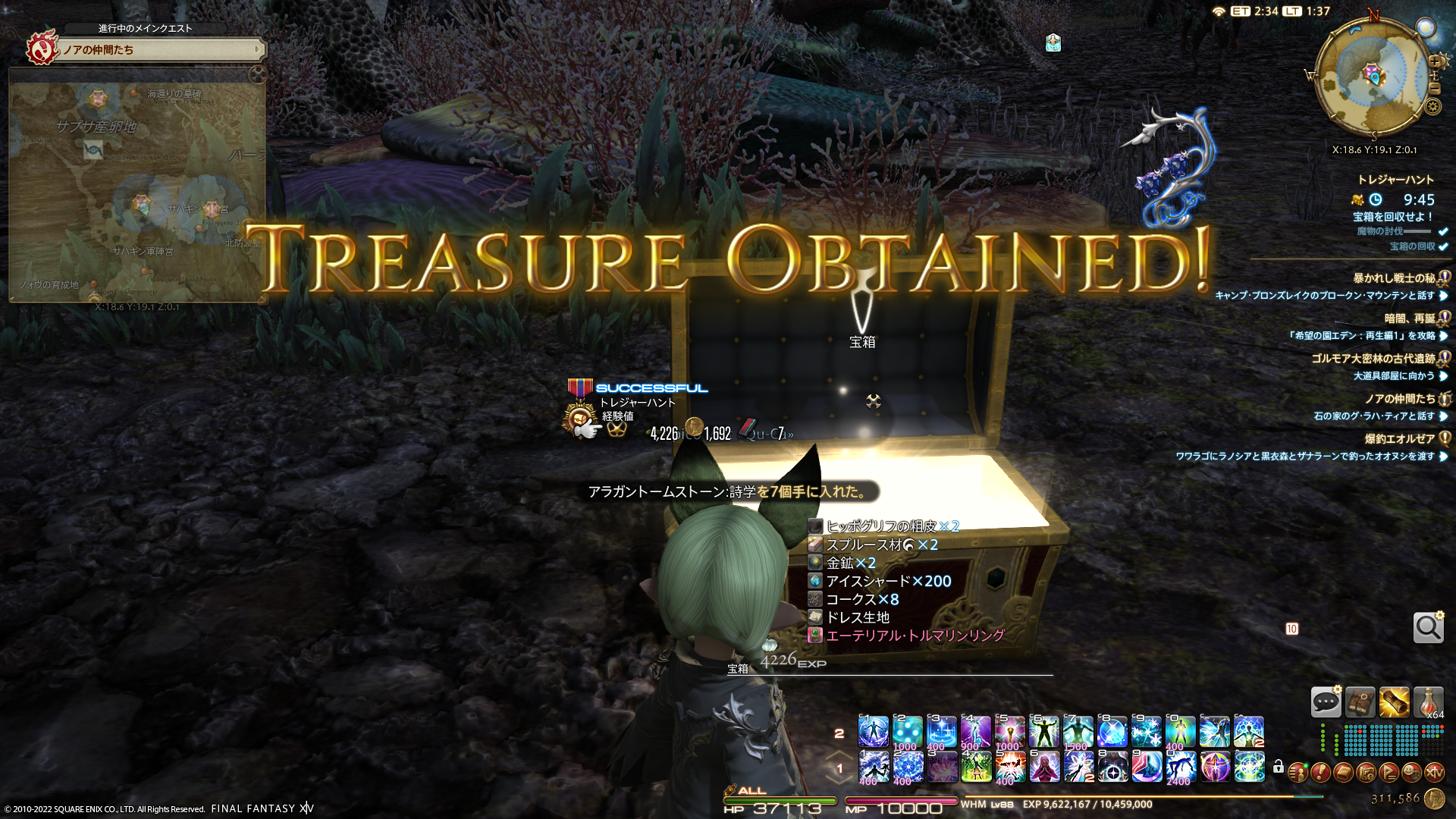Image resolution: width=1456 pixels, height=819 pixels.
Task: Use the potion with 64 count
Action: (1428, 702)
